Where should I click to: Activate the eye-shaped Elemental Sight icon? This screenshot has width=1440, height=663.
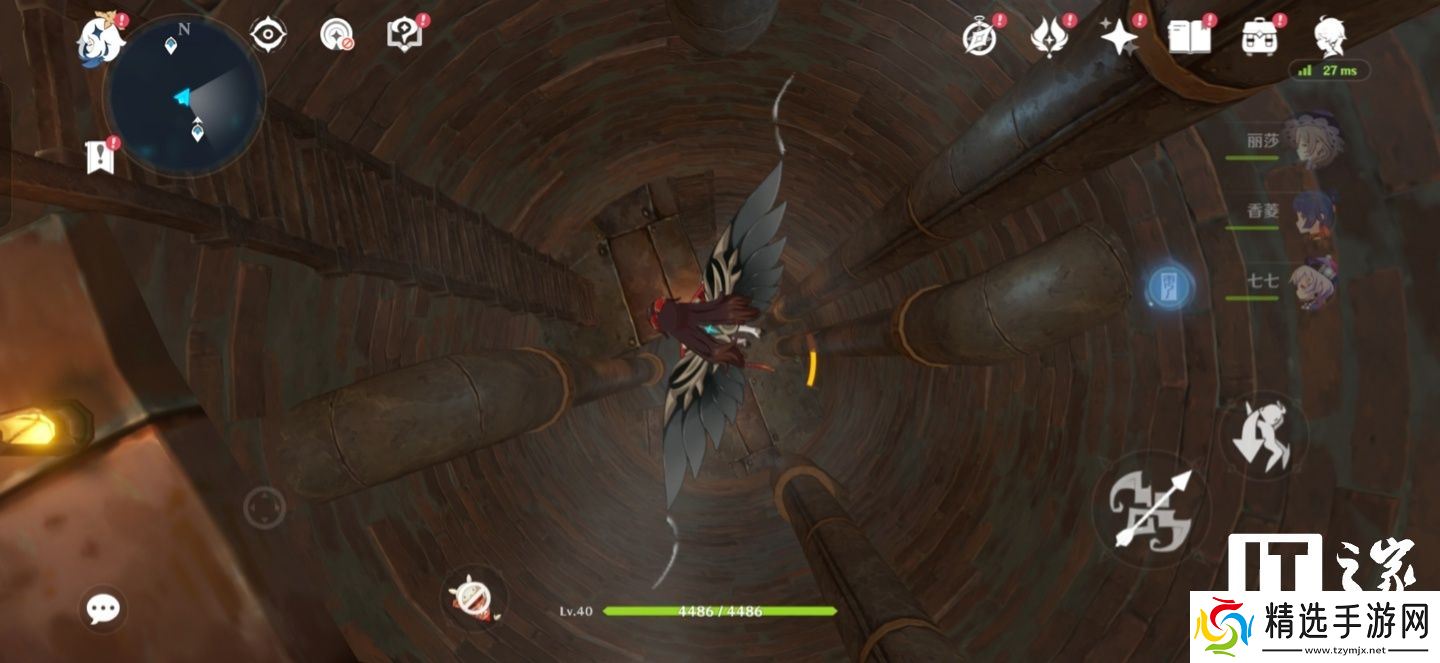tap(268, 36)
